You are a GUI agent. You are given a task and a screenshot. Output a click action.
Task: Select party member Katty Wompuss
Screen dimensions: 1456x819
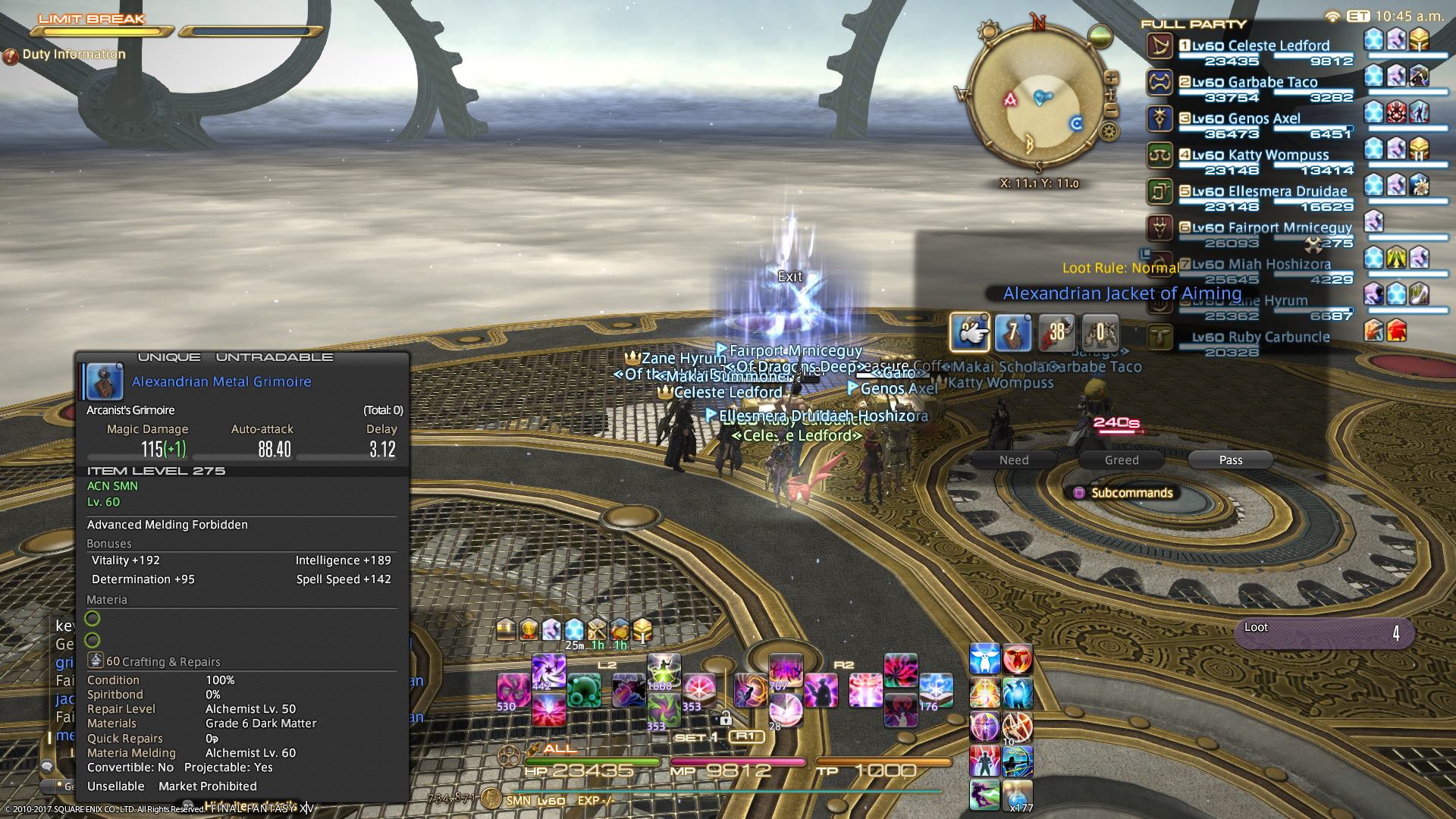(1259, 155)
